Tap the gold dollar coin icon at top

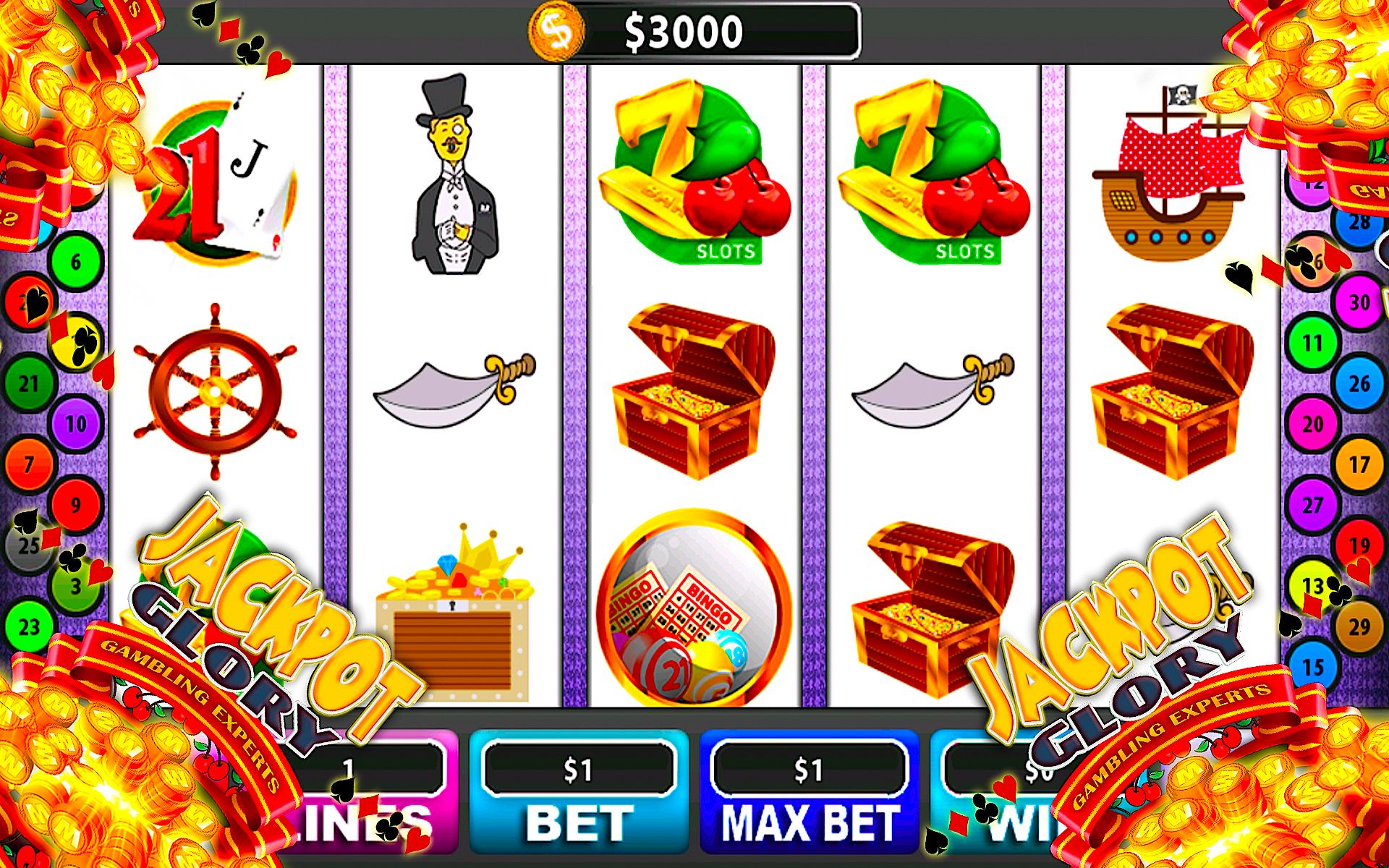[x=557, y=29]
